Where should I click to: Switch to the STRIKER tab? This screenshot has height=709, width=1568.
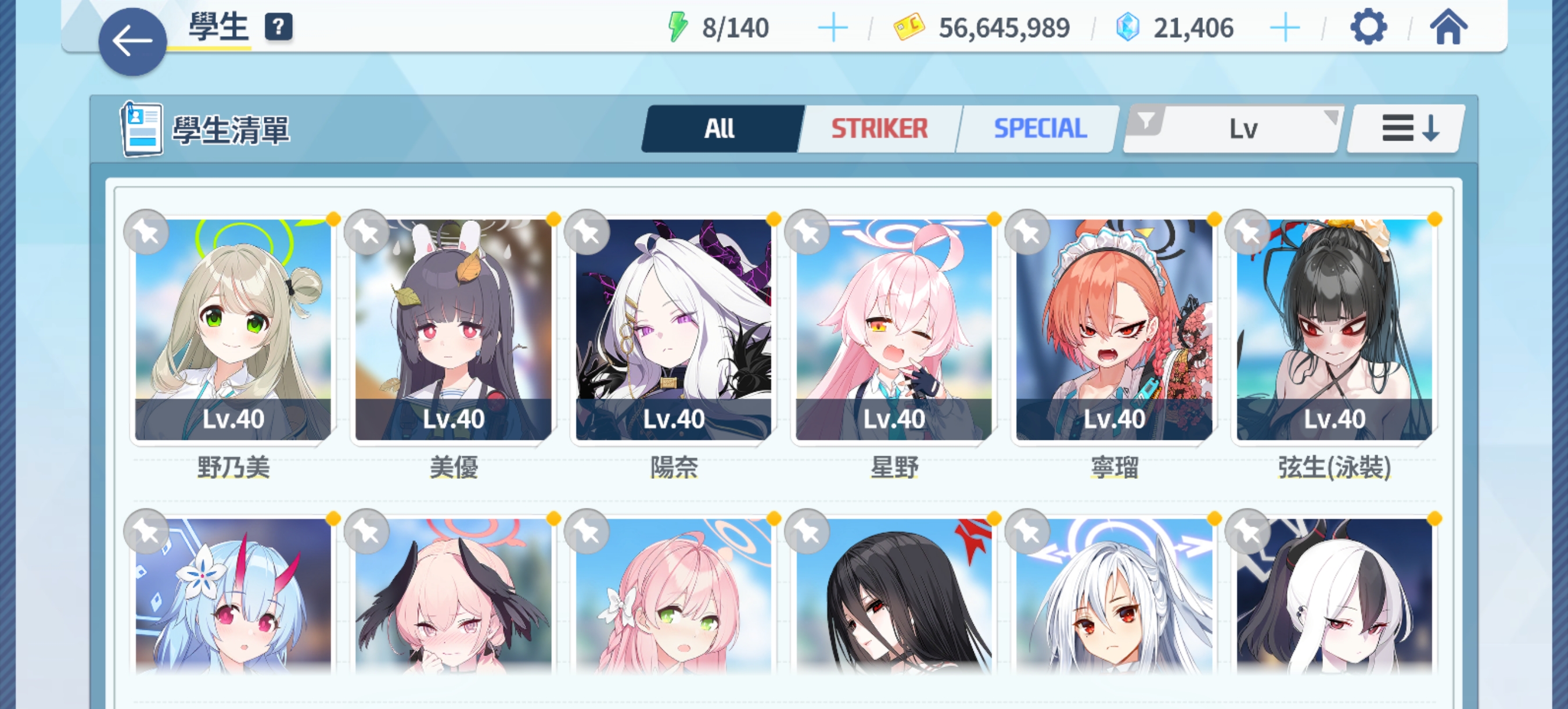(879, 128)
